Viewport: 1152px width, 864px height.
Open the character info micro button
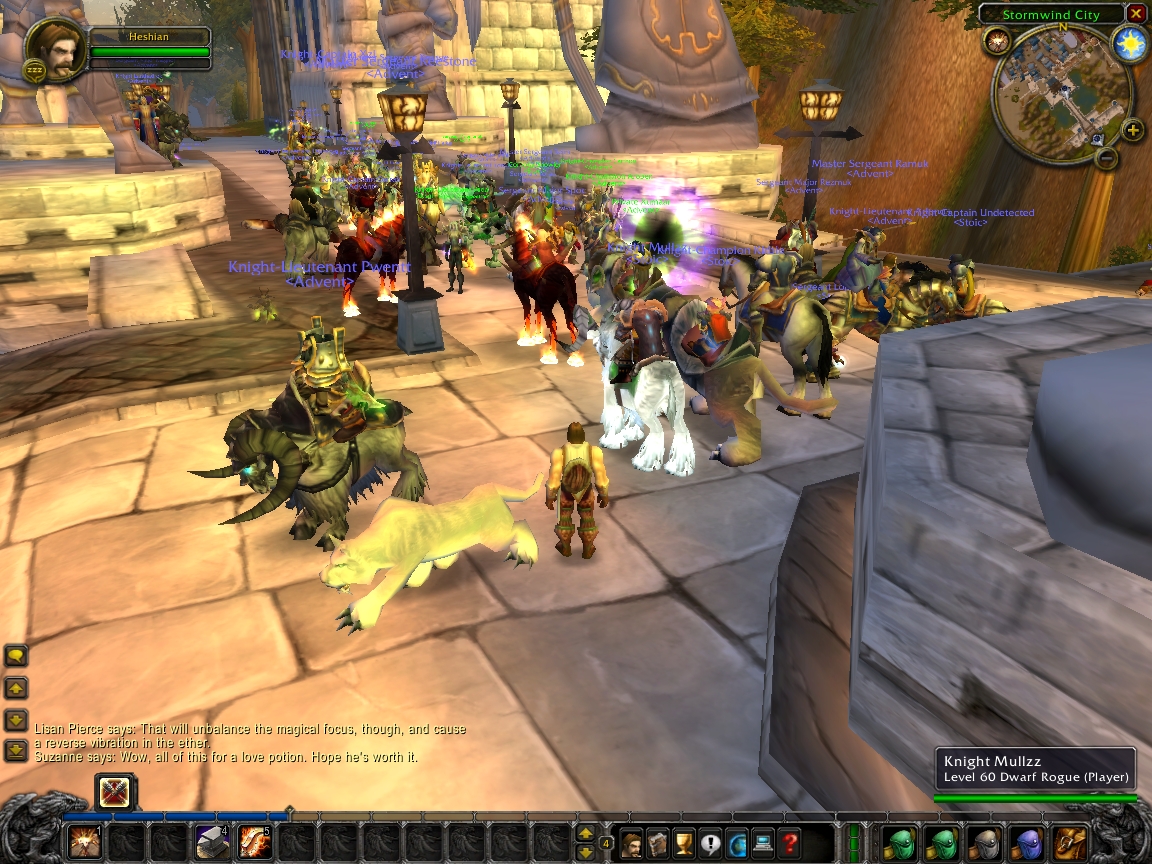tap(632, 842)
